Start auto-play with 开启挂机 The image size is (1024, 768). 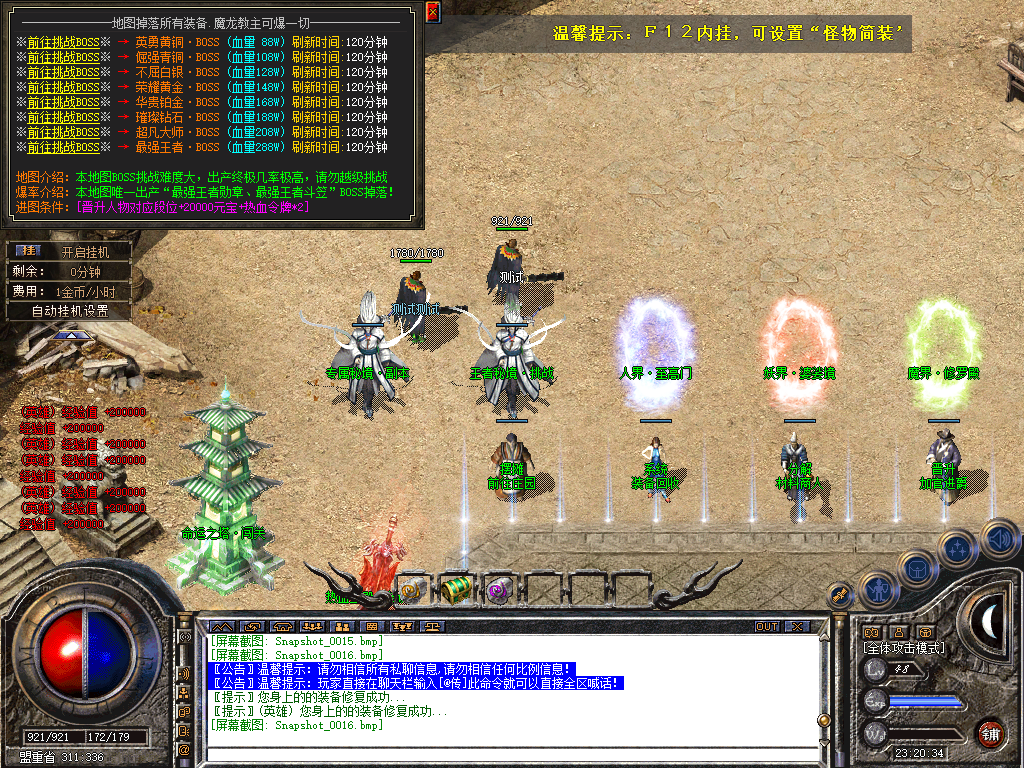pyautogui.click(x=84, y=252)
